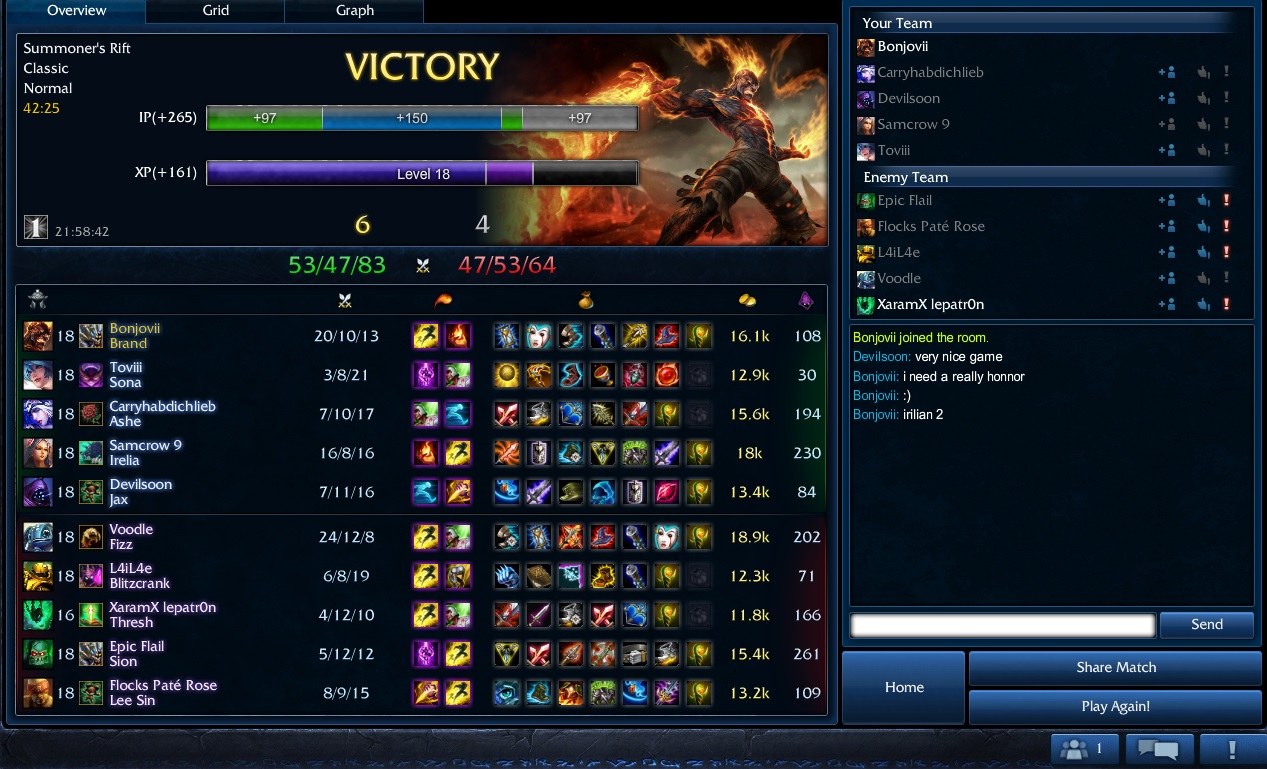Image resolution: width=1267 pixels, height=769 pixels.
Task: Select the Overview tab
Action: 76,11
